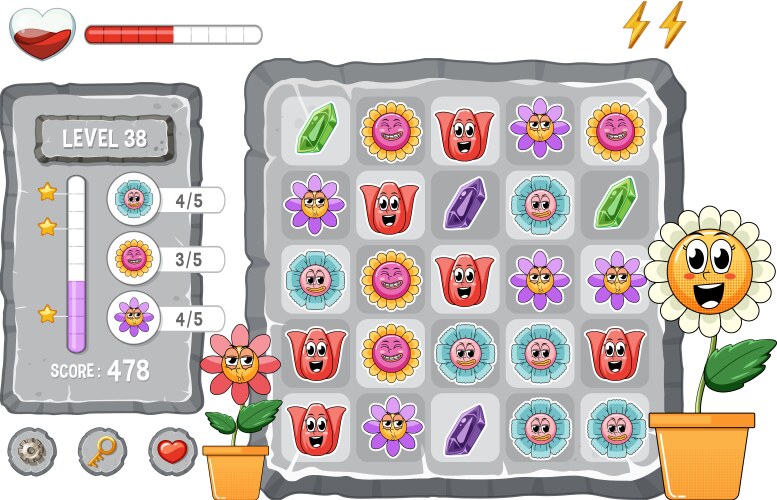
Task: Pick the purple gem beside the purple flower tile
Action: (465, 427)
